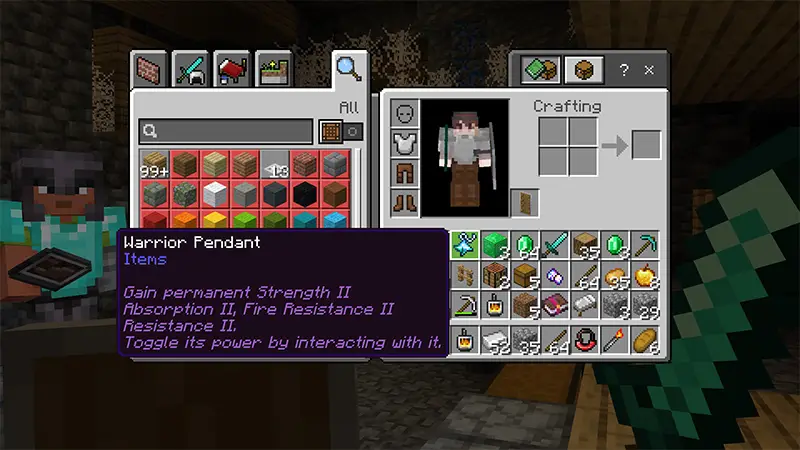Open the Items tab with red bed icon

(233, 71)
